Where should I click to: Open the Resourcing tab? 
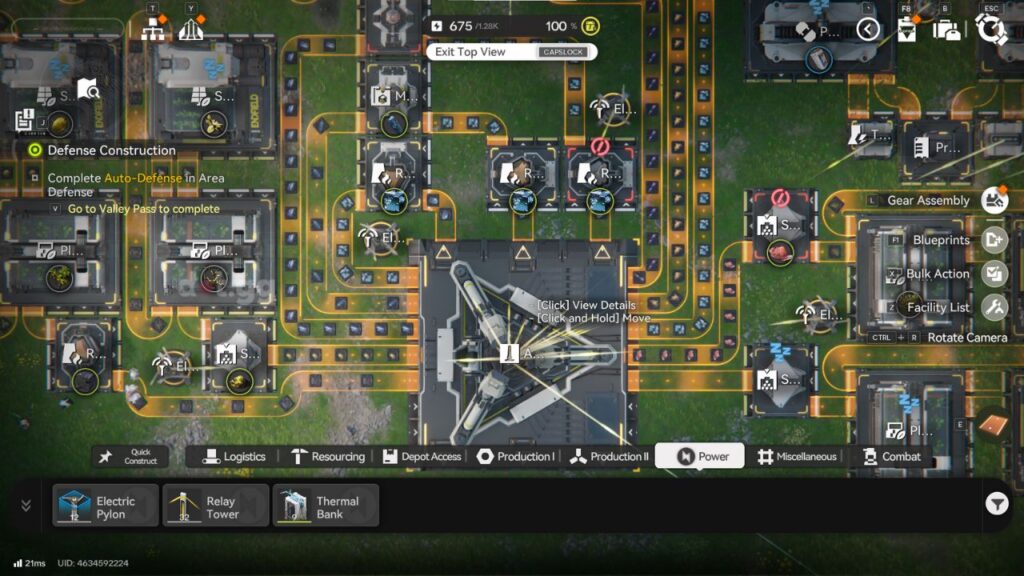[328, 457]
